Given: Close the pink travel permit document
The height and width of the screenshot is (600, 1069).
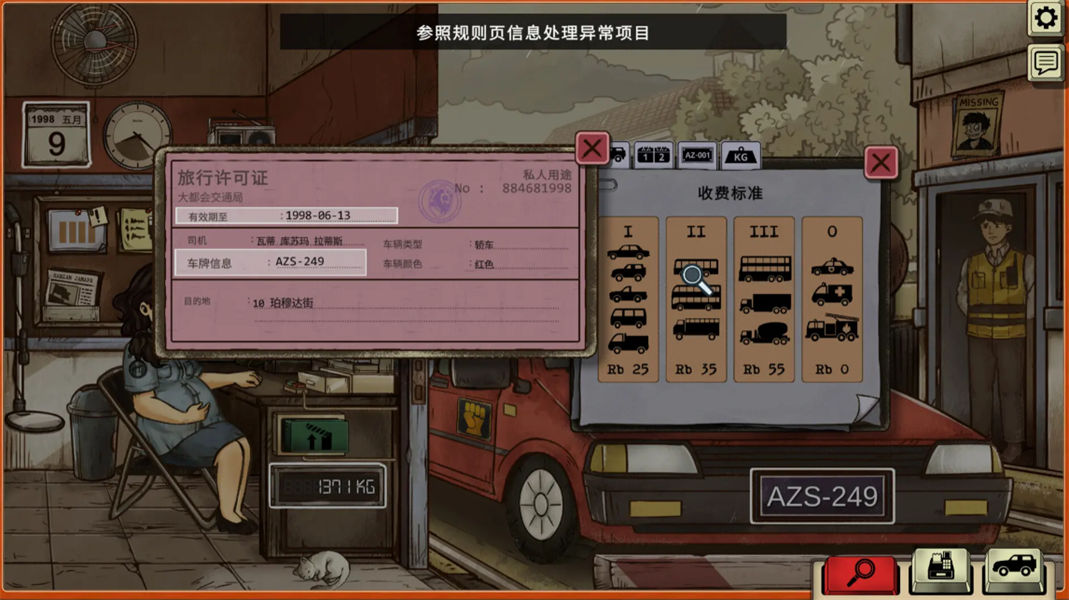Looking at the screenshot, I should (x=592, y=149).
